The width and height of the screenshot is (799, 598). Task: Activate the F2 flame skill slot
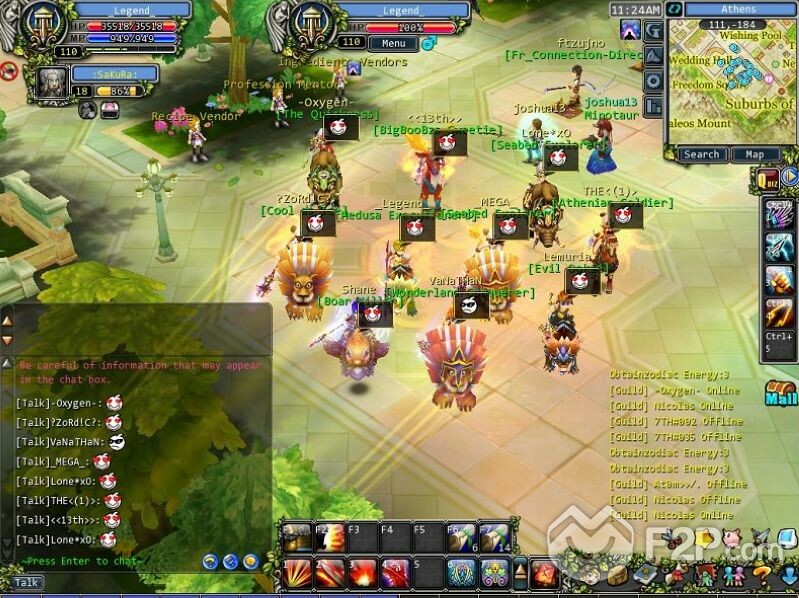coord(328,537)
